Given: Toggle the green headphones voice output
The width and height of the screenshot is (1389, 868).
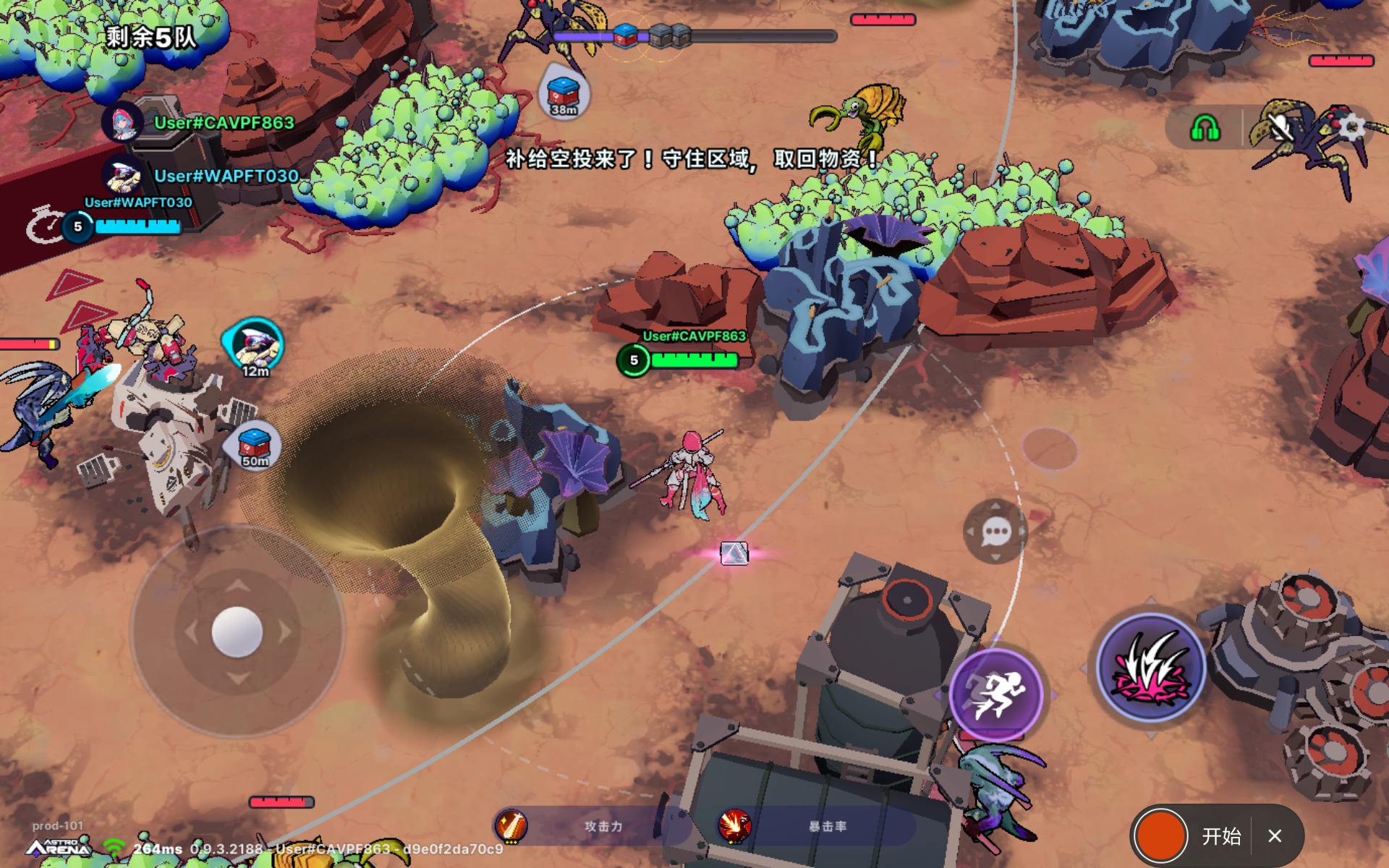Looking at the screenshot, I should (1205, 129).
